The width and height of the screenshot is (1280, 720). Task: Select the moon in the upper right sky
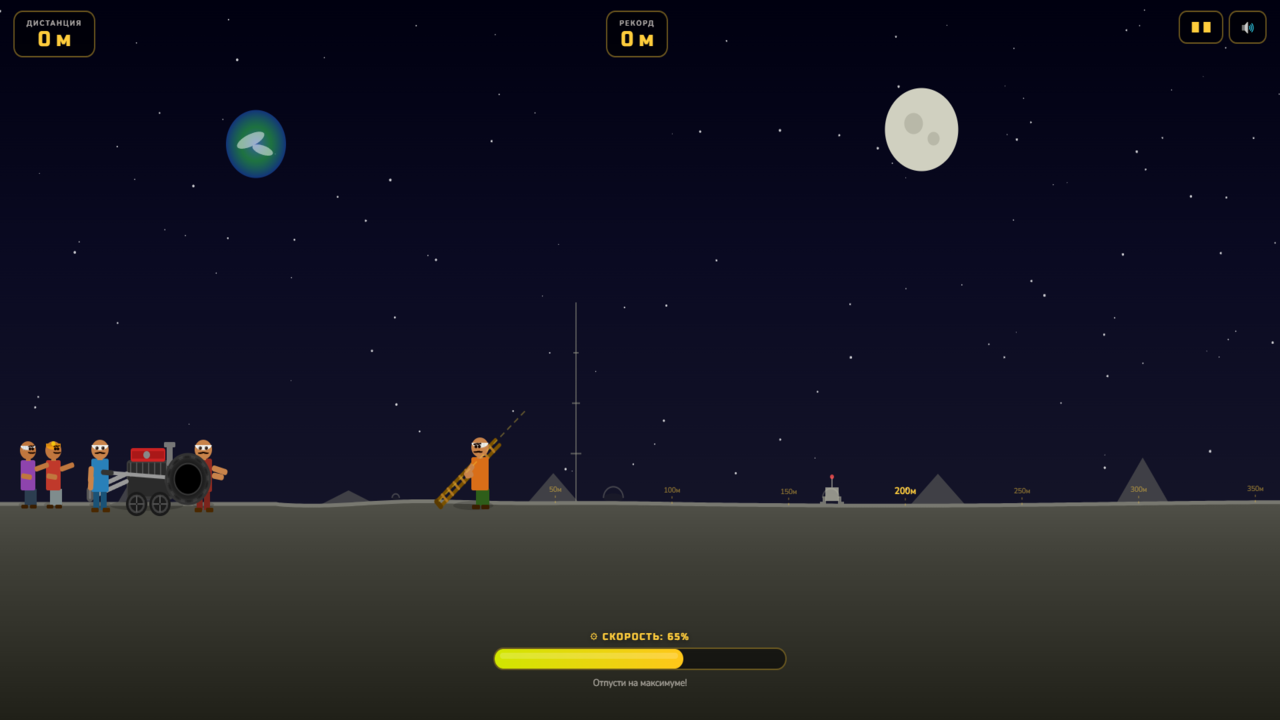[x=921, y=129]
